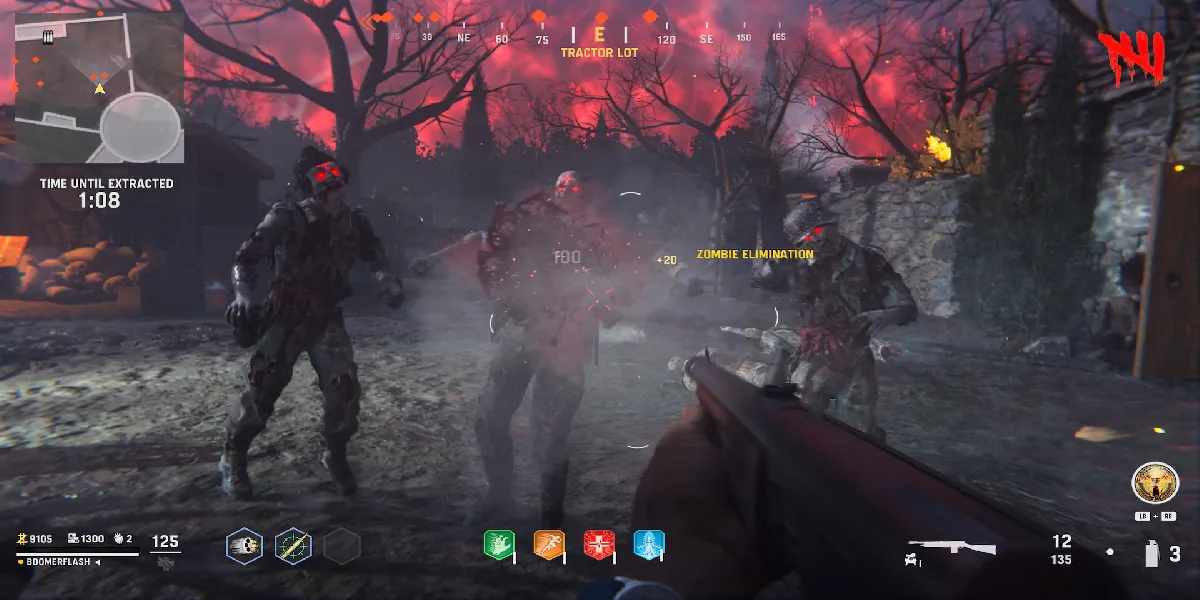Click the red medical cross perk icon
Screen dimensions: 1200x600
598,545
